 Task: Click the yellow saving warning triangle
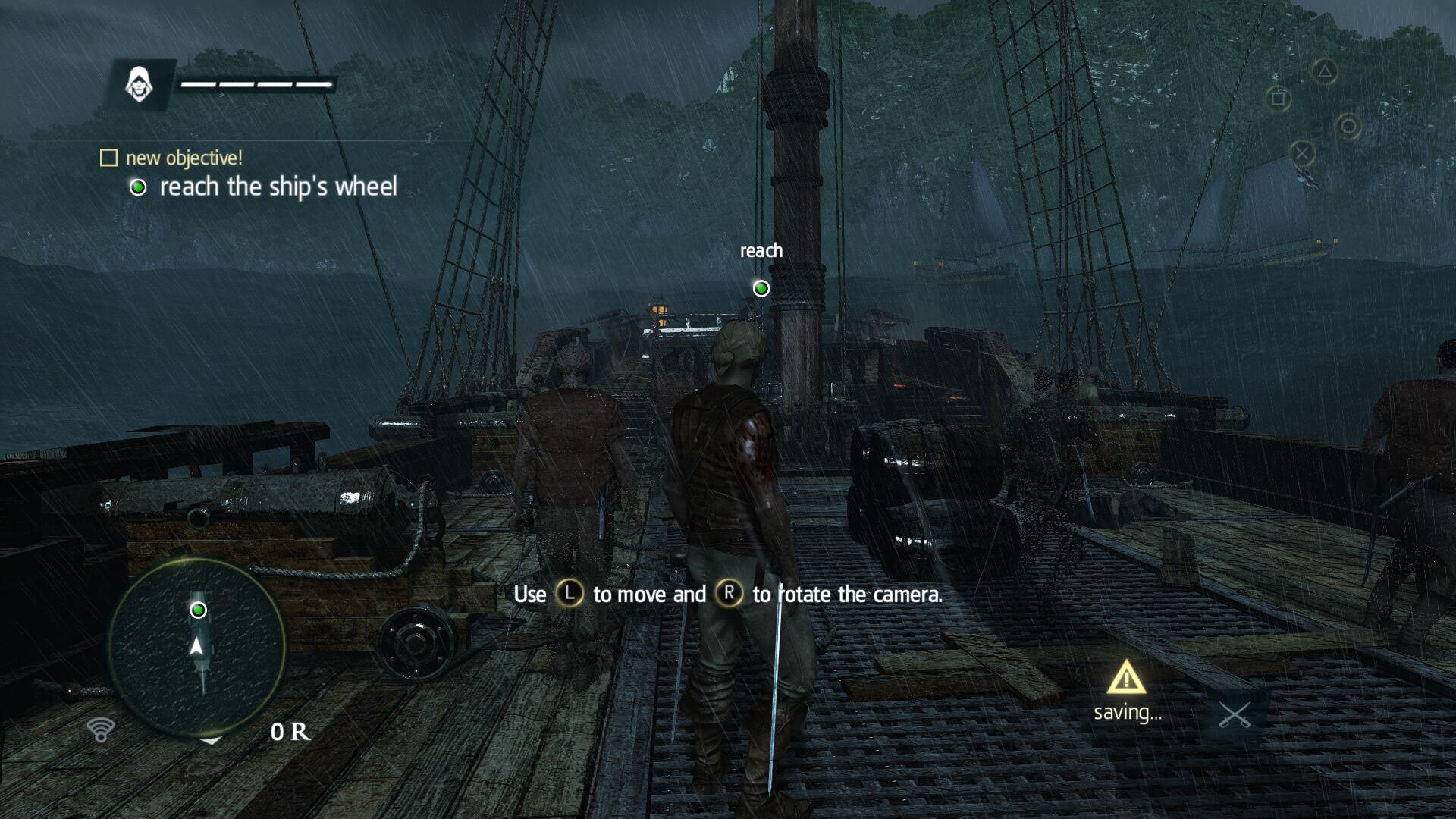coord(1126,677)
